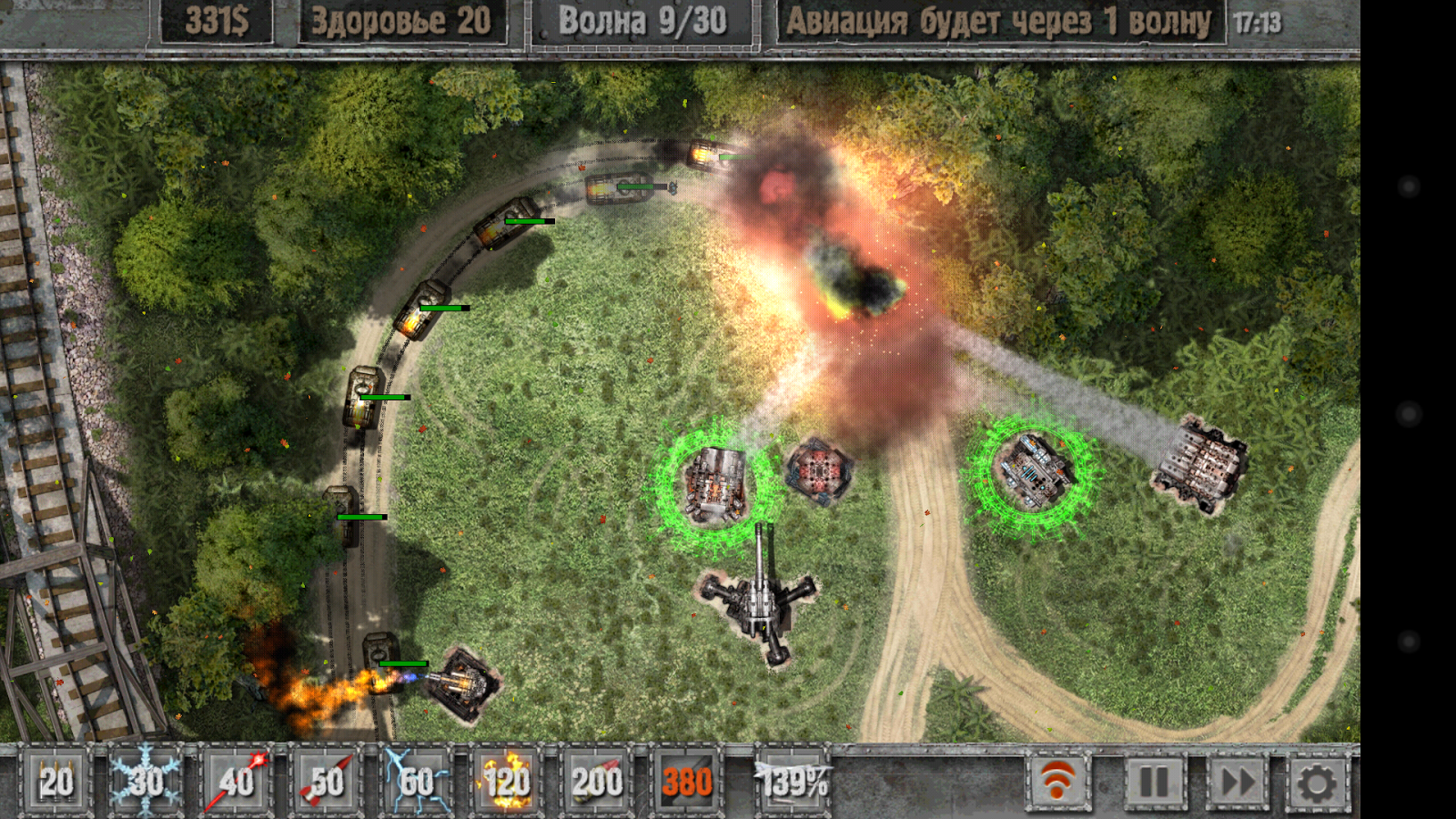Pick the 200-cost shell tower

[596, 781]
